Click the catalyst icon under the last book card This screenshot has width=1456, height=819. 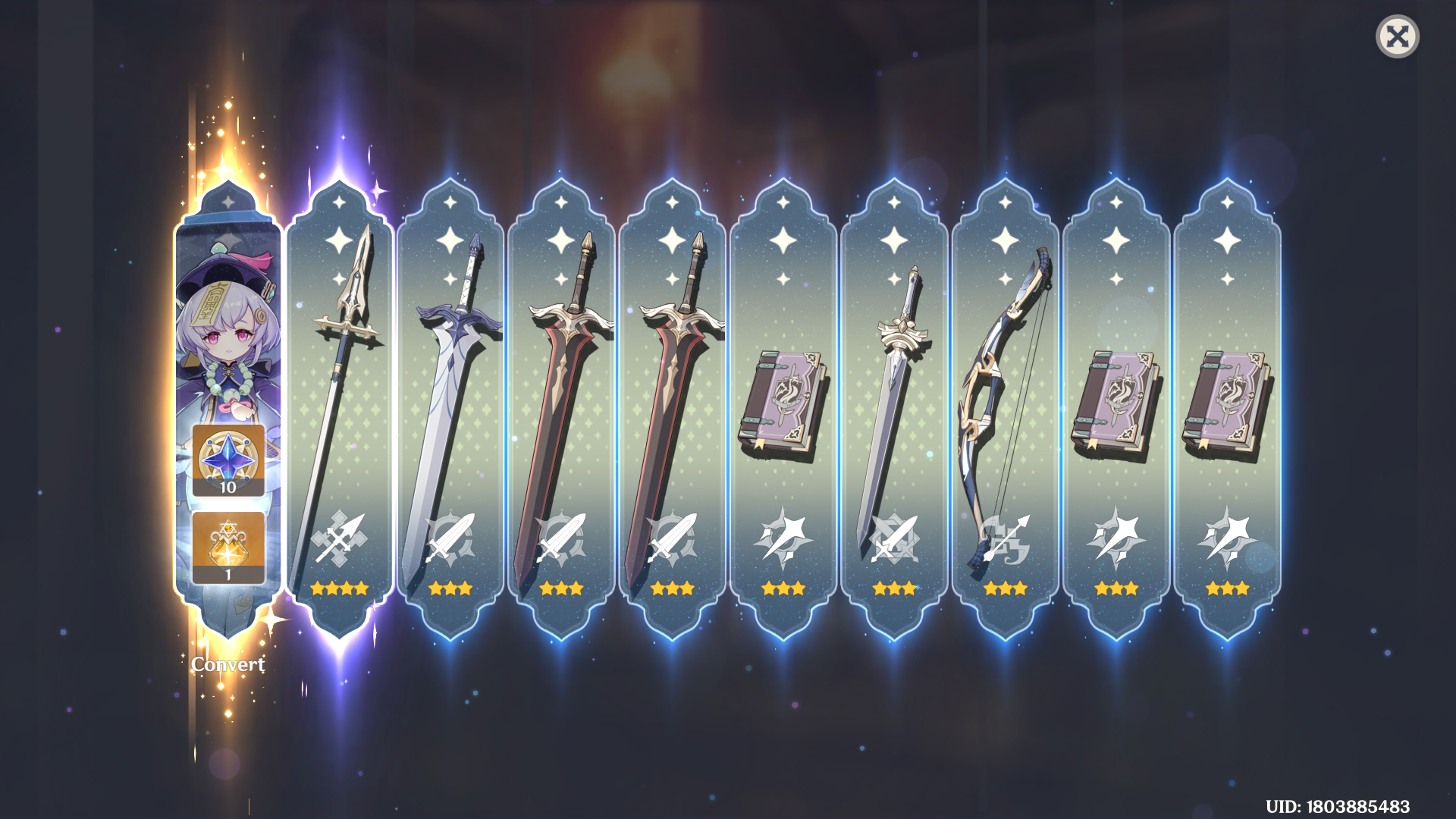click(1226, 540)
